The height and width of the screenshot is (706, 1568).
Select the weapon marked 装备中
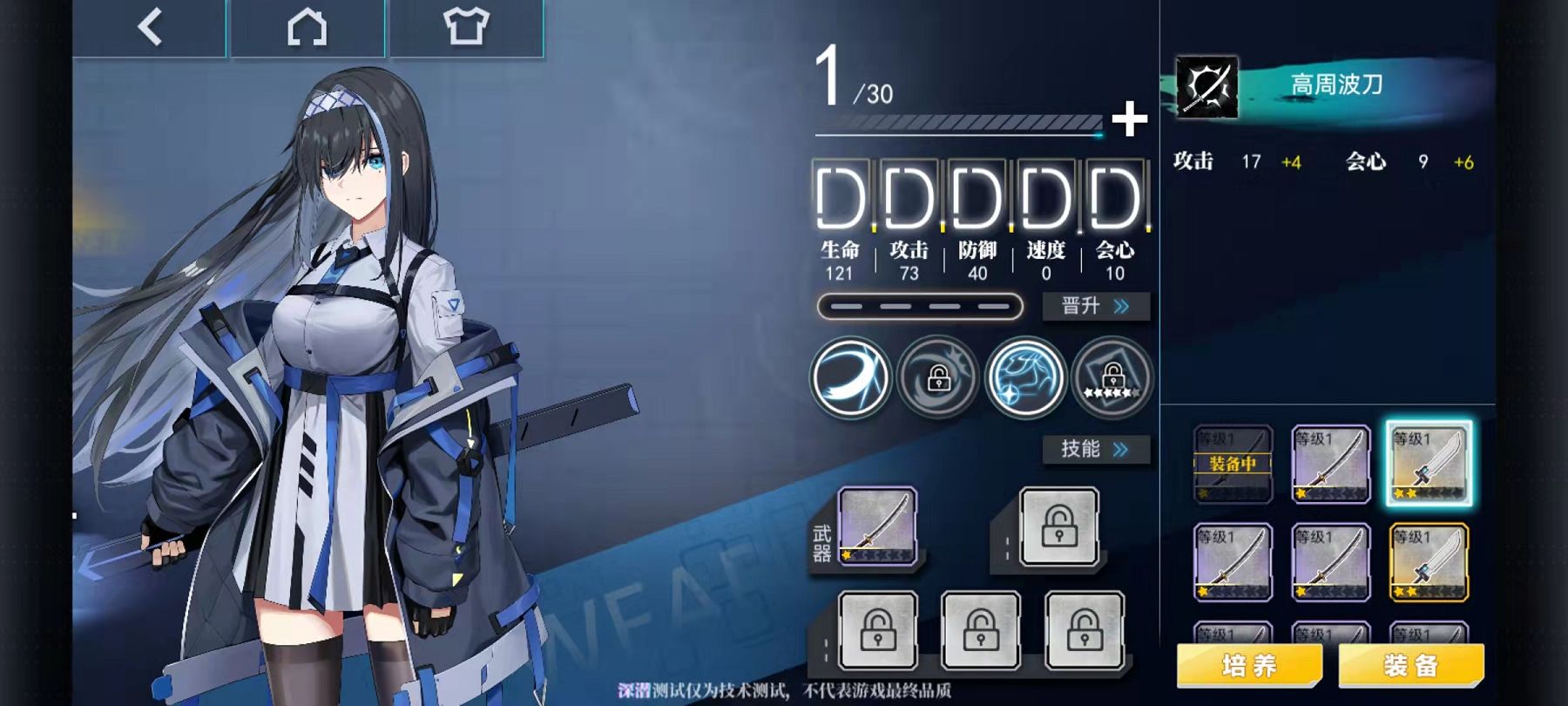pyautogui.click(x=1232, y=464)
